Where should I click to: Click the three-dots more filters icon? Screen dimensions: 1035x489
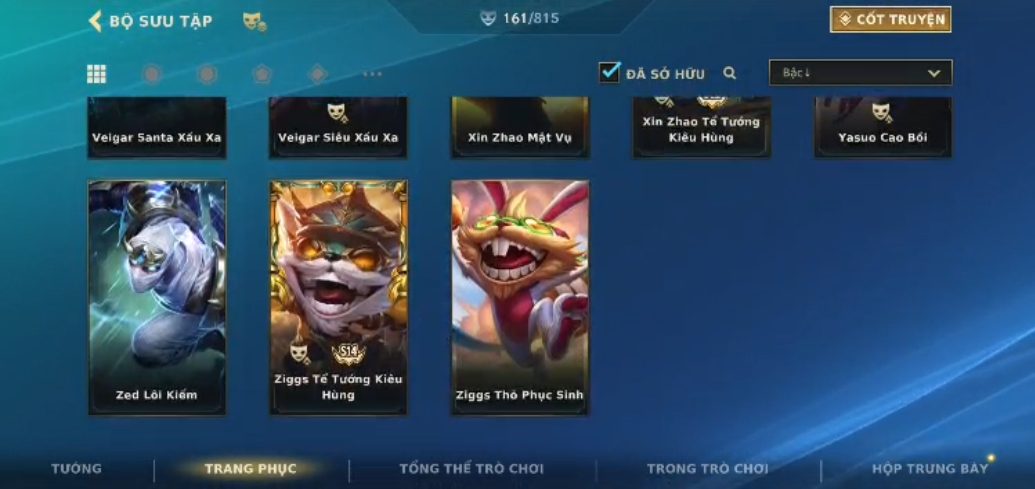click(372, 74)
